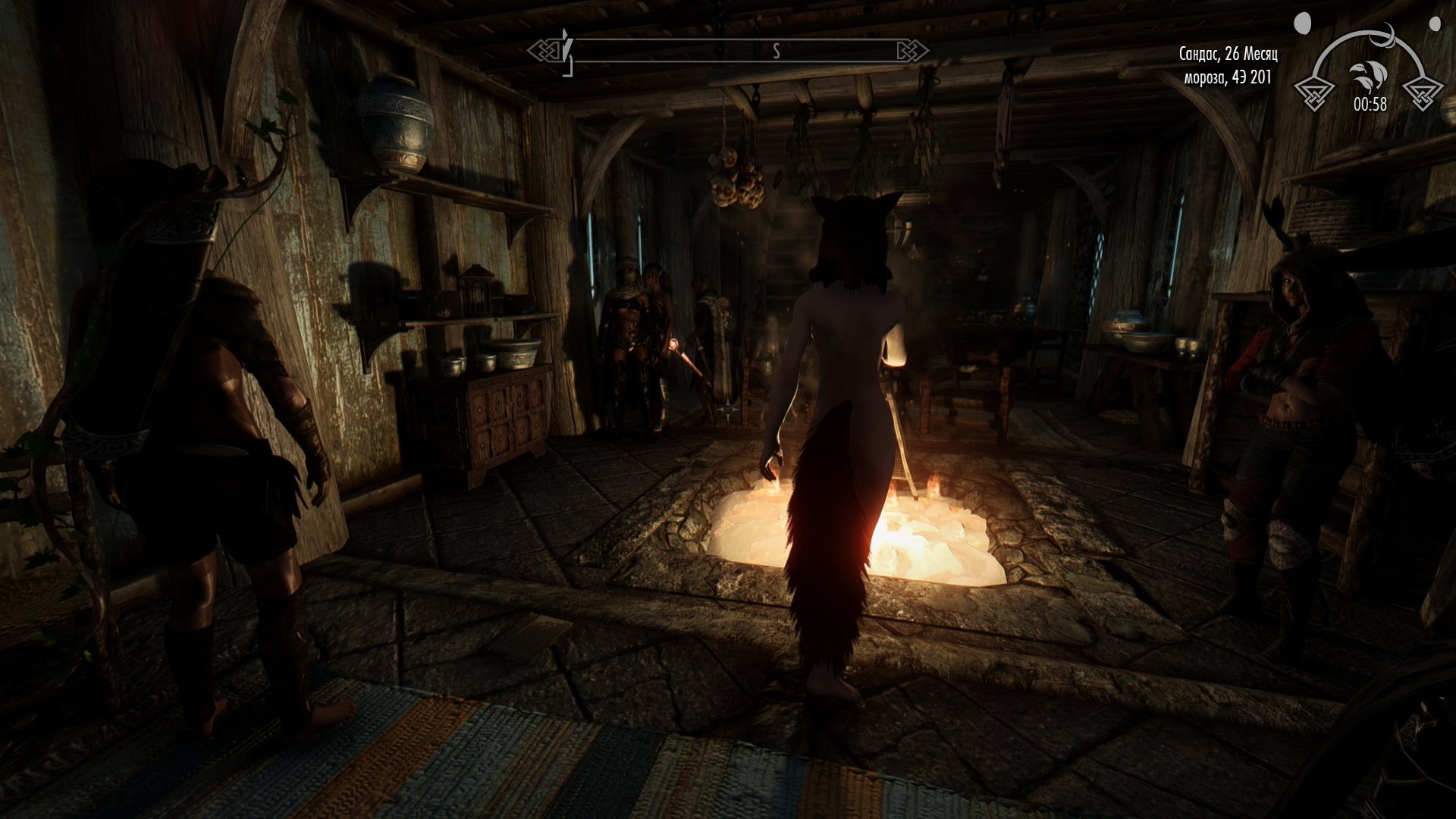Screen dimensions: 1456x819
Task: Select the south heading on the compass bar
Action: (x=776, y=52)
